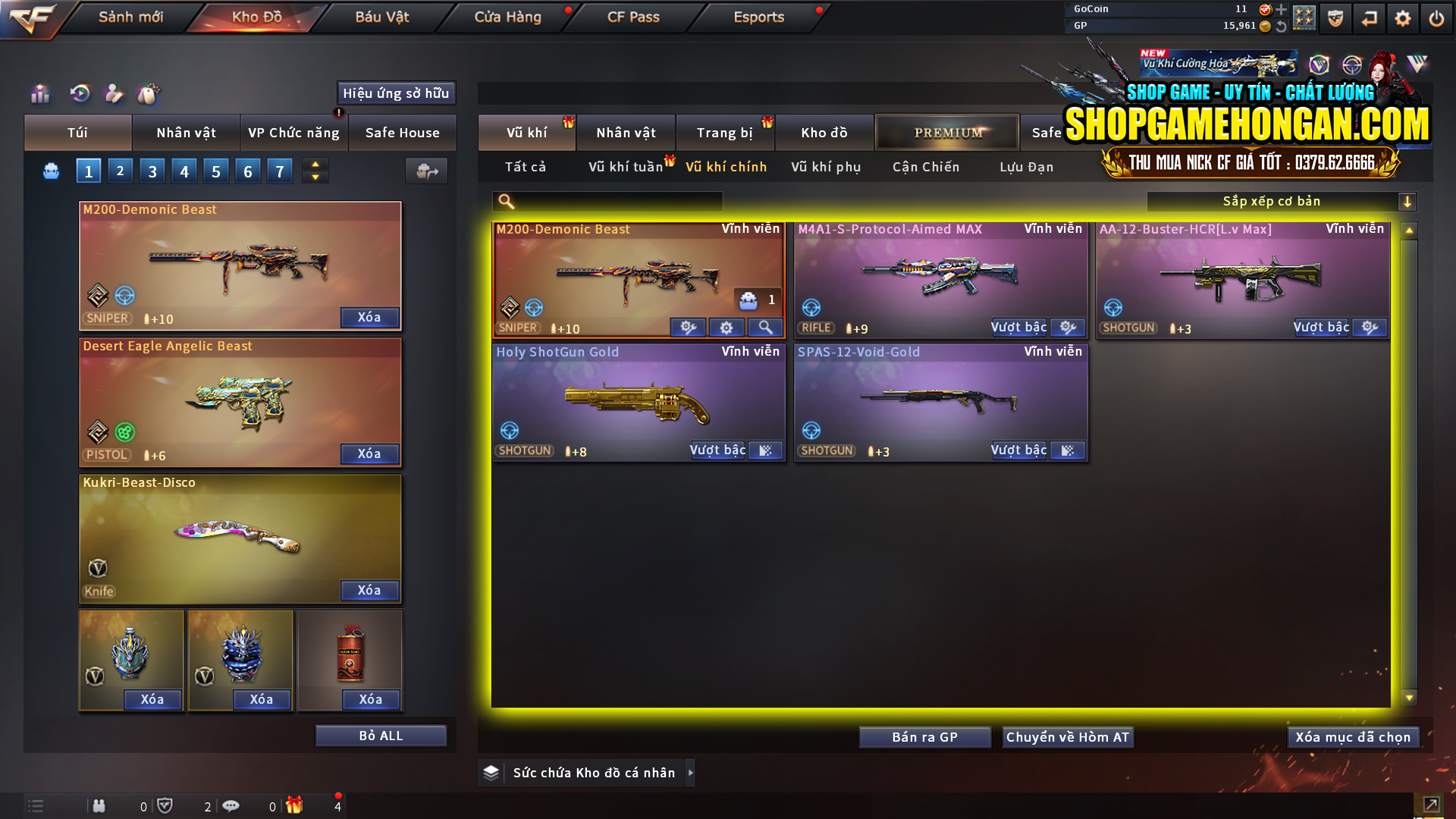Open the dog-tag collection icon above Túi tab

point(149,94)
